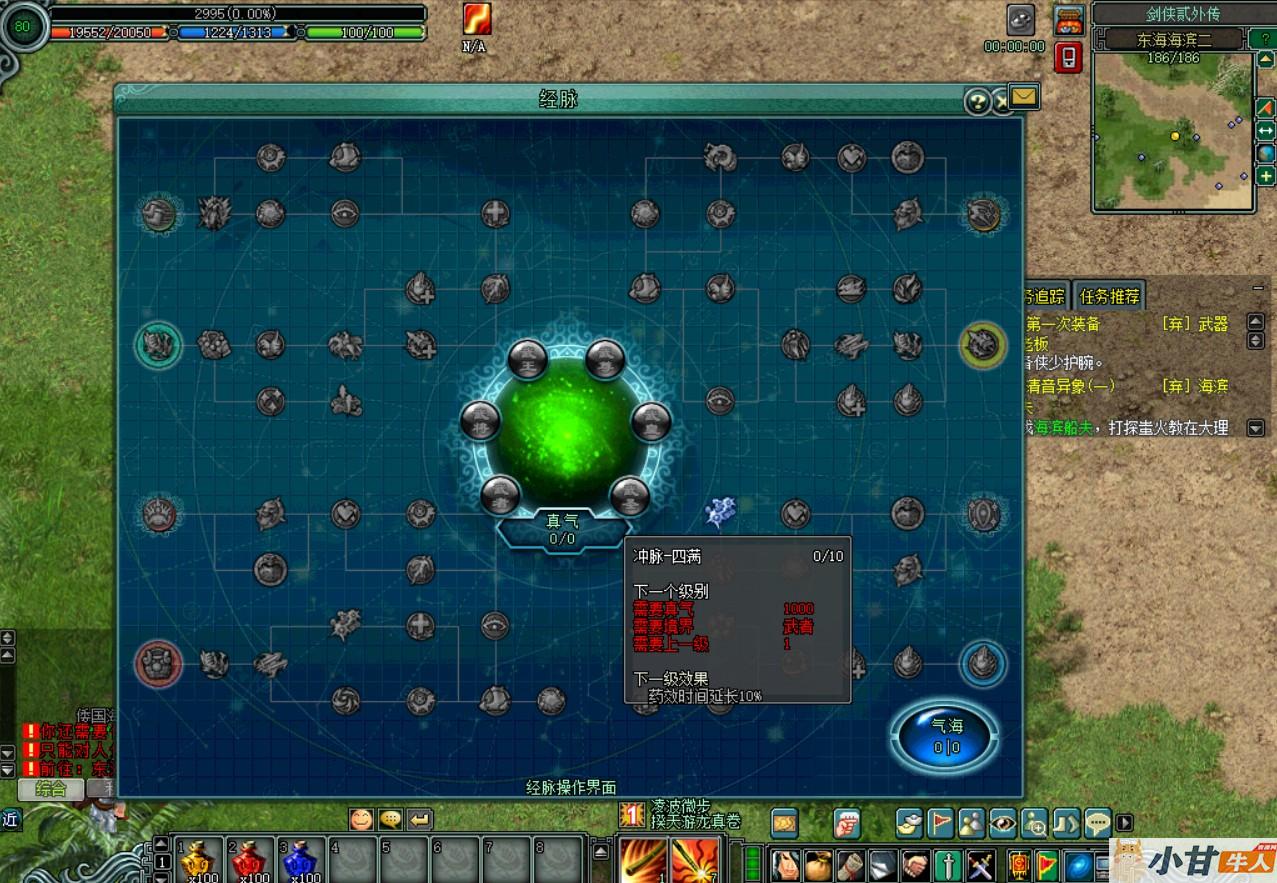
Task: Open the treasure chest shop icon
Action: [1069, 20]
